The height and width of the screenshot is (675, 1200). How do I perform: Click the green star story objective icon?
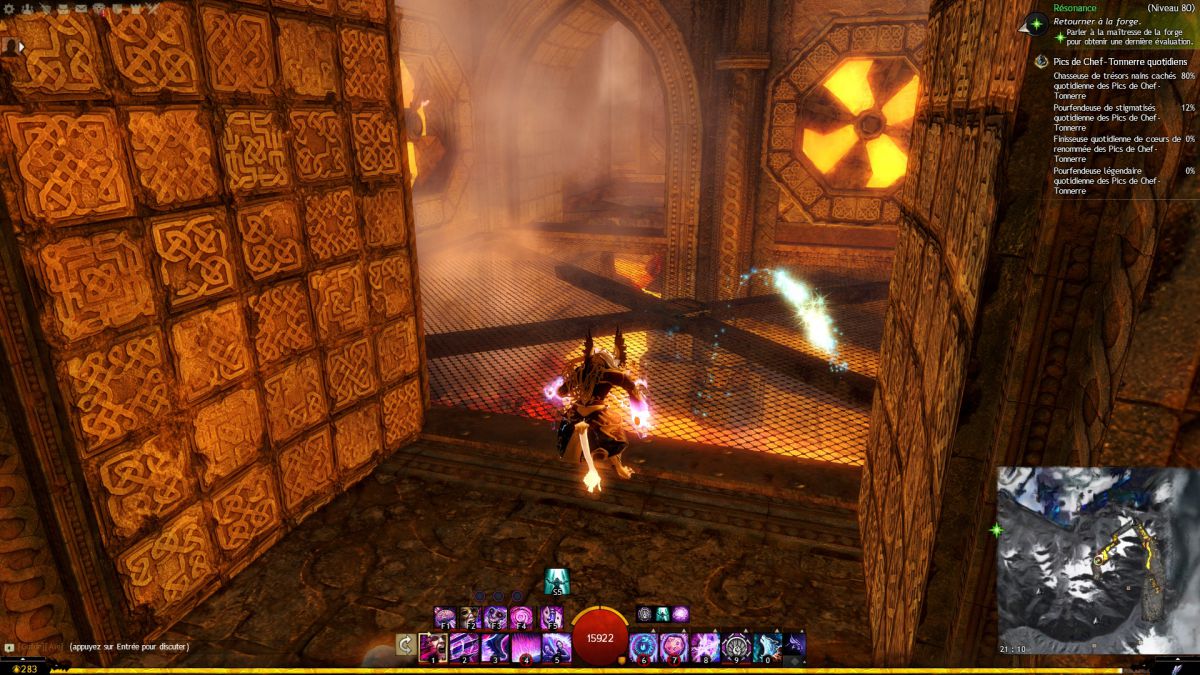[x=1037, y=22]
